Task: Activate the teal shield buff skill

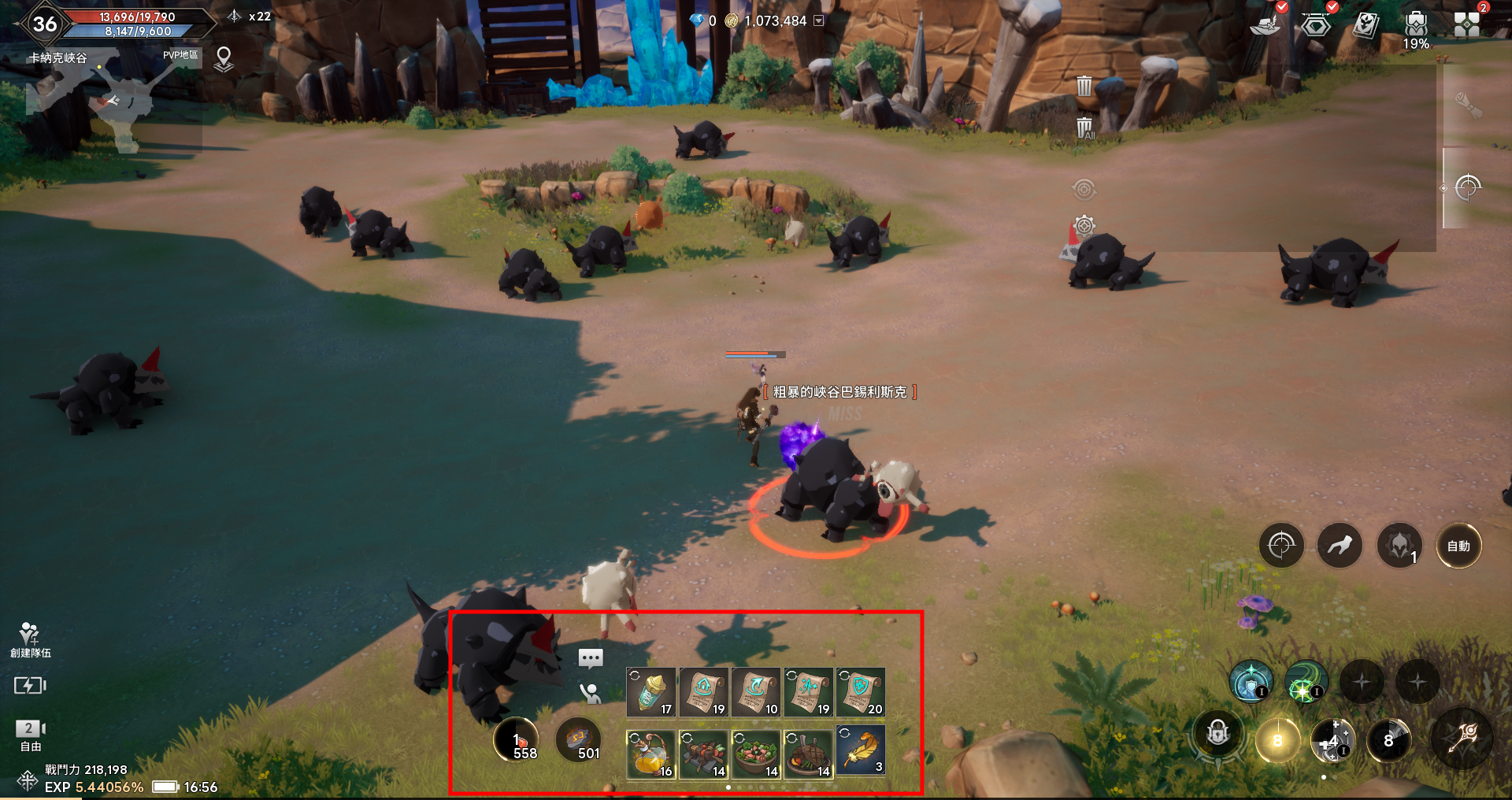Action: pyautogui.click(x=1251, y=682)
